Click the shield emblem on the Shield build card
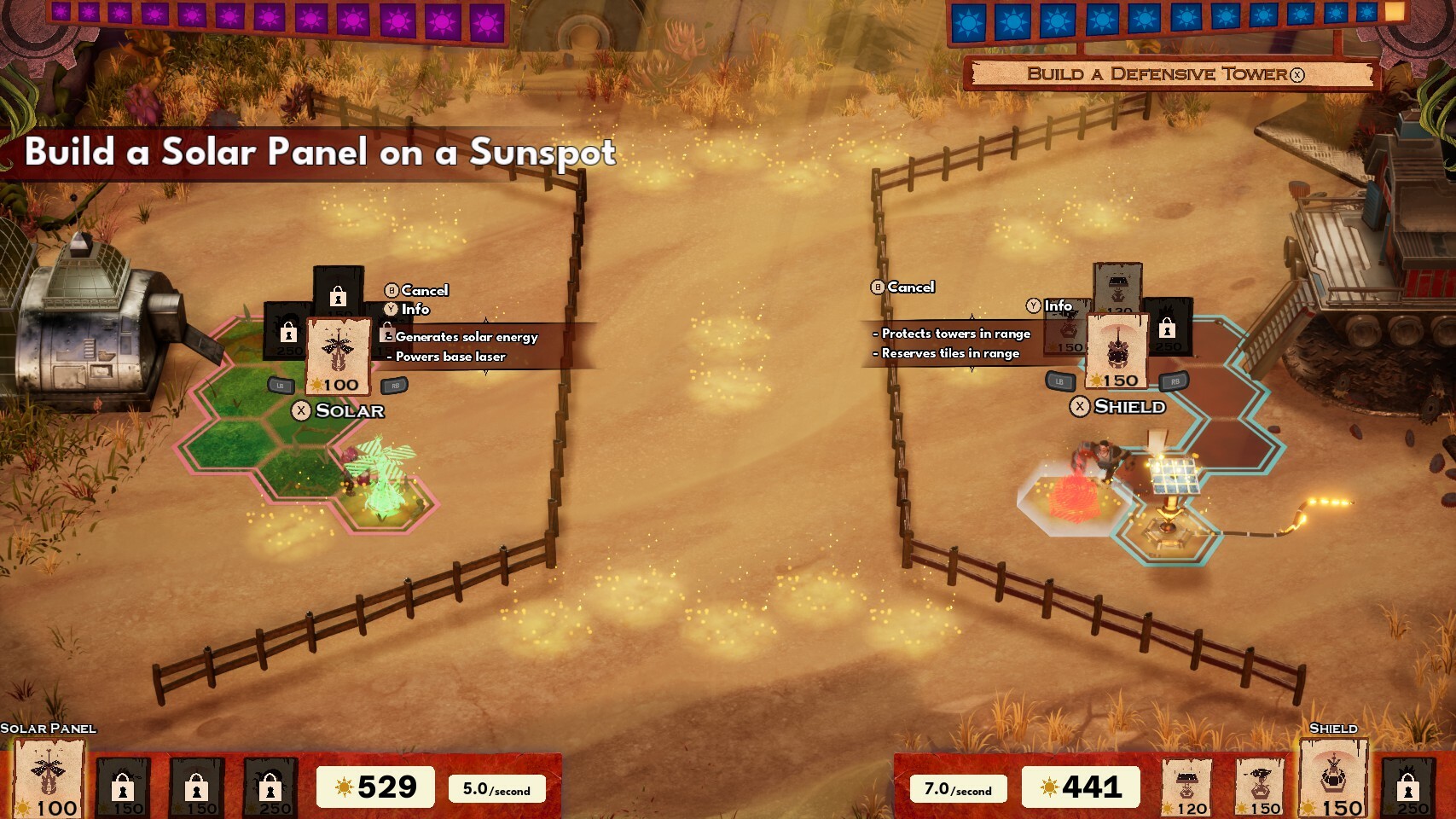This screenshot has width=1456, height=819. click(x=1118, y=348)
